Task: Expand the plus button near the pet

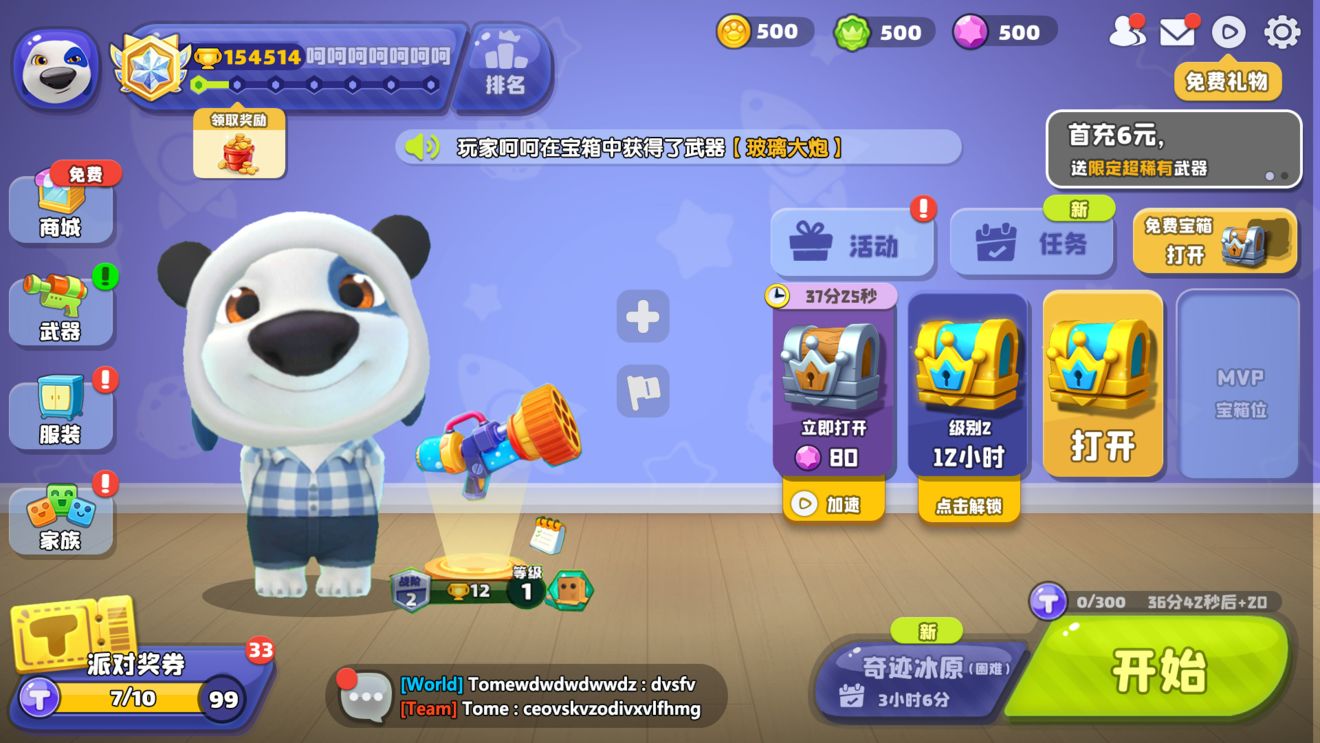Action: (643, 317)
